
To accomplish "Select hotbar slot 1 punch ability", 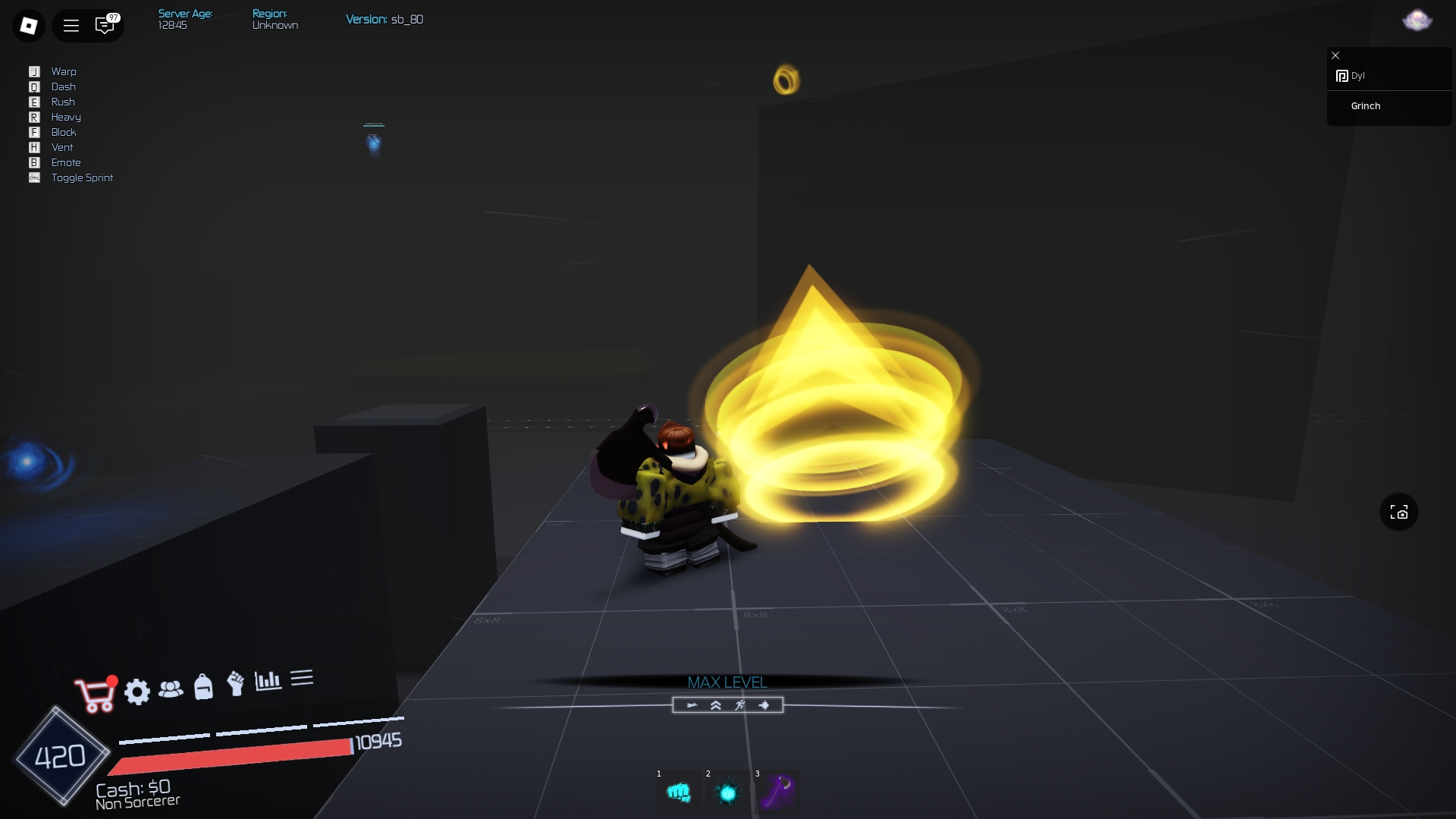I will tap(679, 792).
